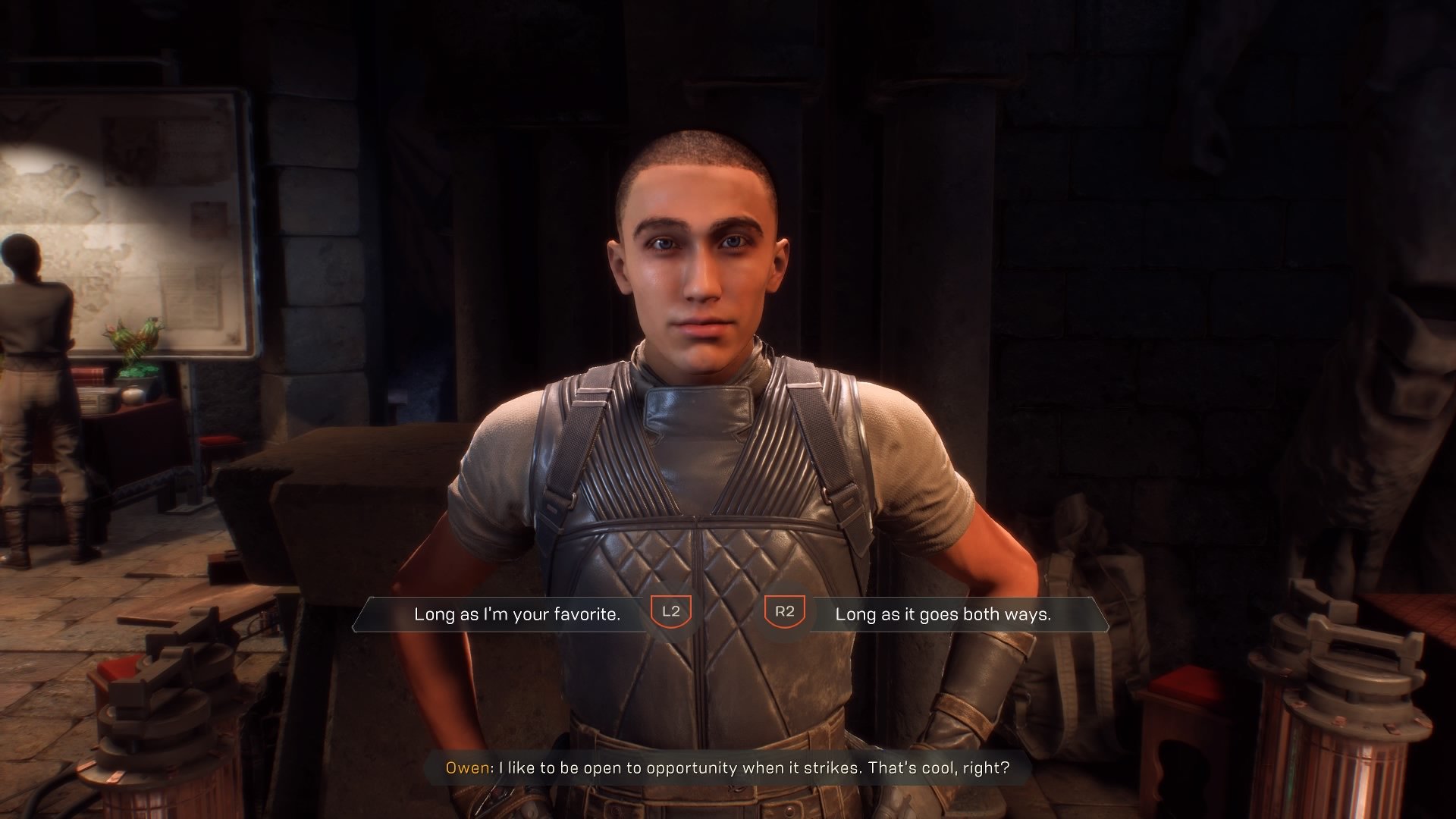Select the left dialogue option banner
The width and height of the screenshot is (1456, 819).
[500, 615]
